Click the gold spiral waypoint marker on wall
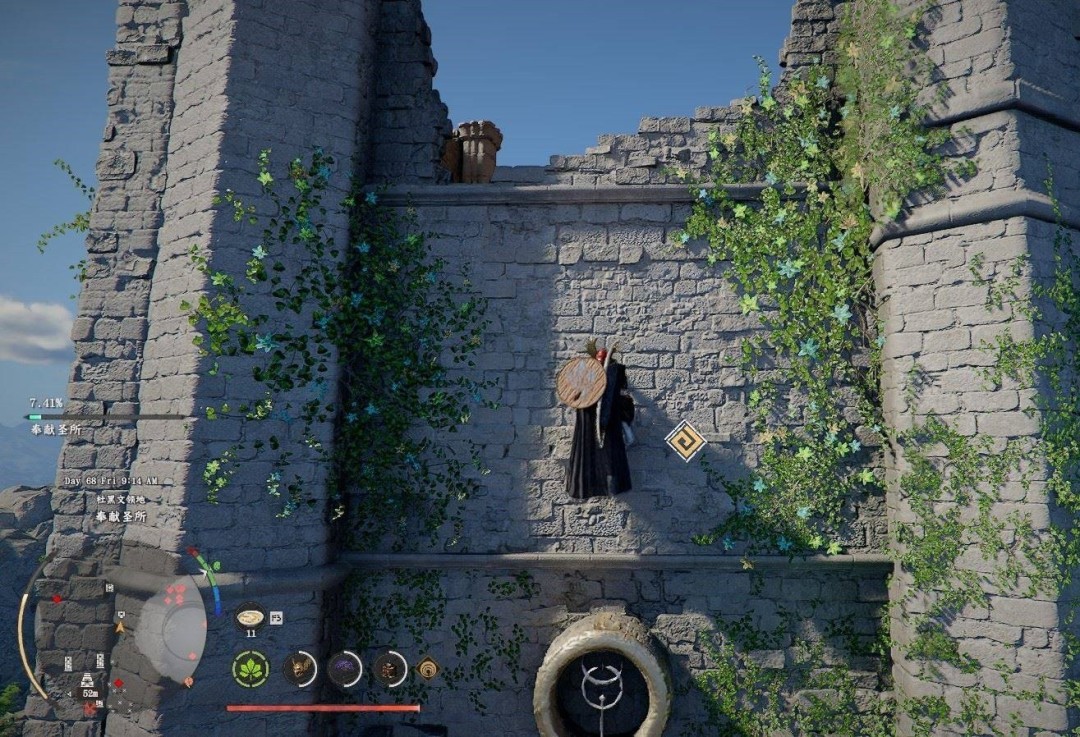1080x737 pixels. (686, 440)
